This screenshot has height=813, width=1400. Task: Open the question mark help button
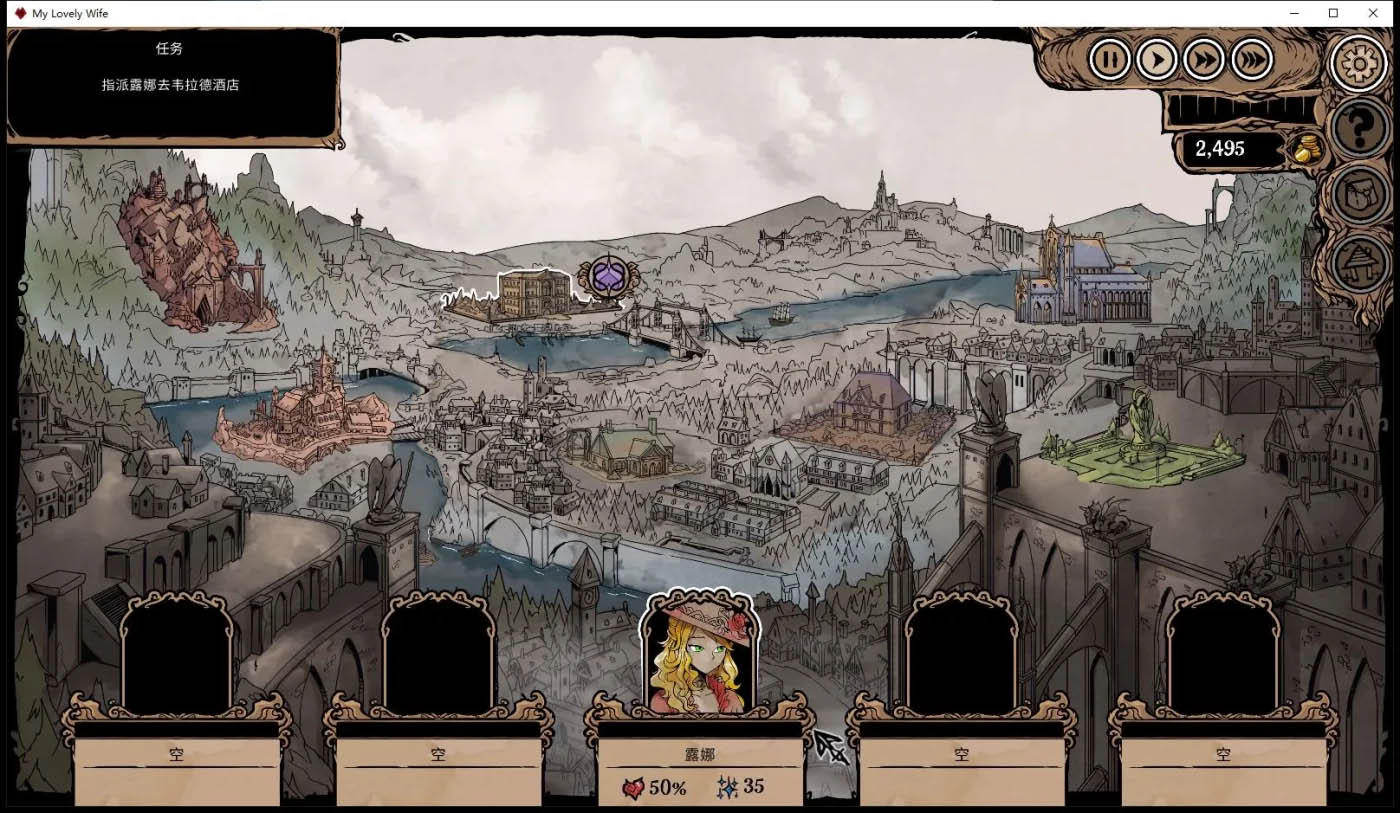pos(1360,127)
